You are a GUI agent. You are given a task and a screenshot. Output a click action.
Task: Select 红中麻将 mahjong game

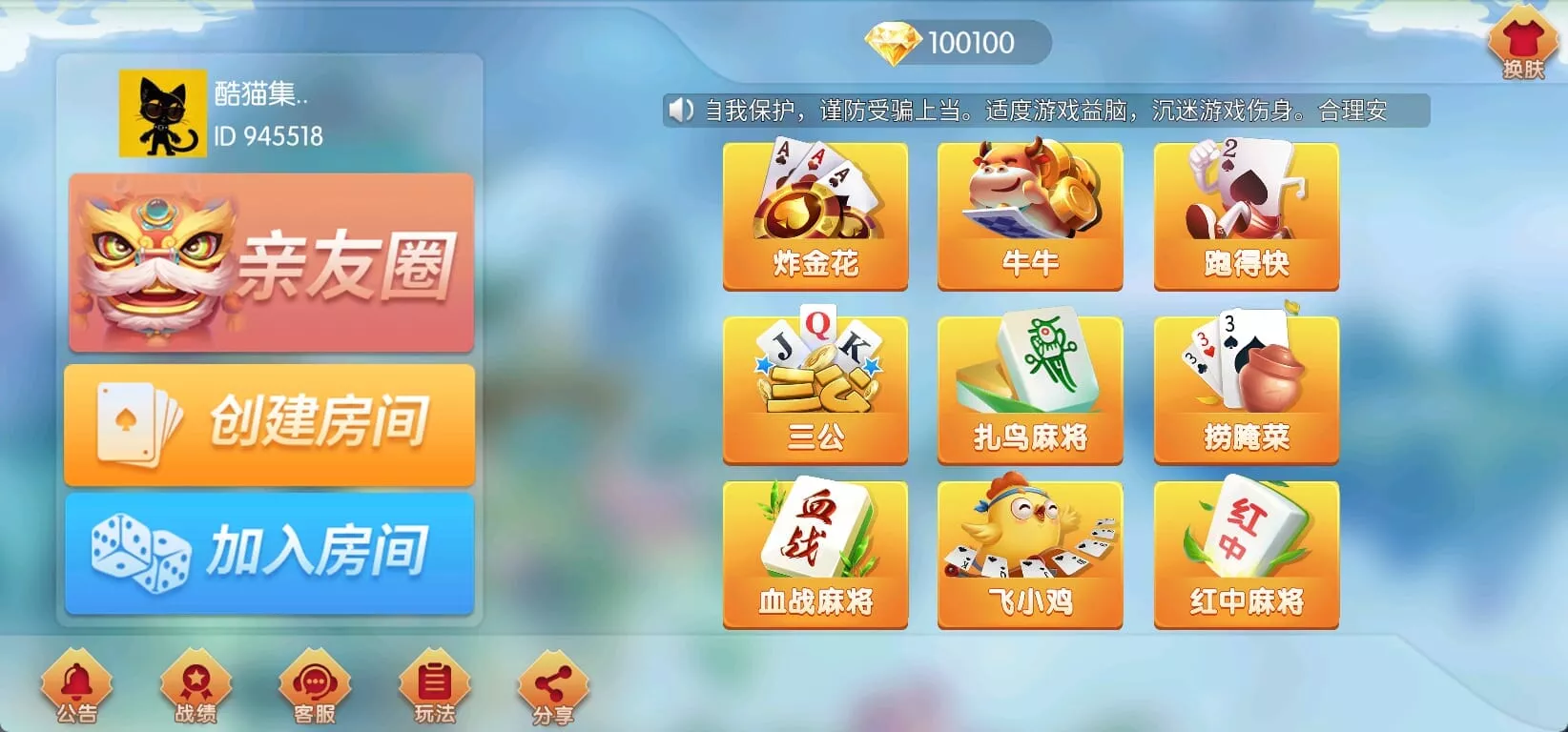tap(1246, 553)
